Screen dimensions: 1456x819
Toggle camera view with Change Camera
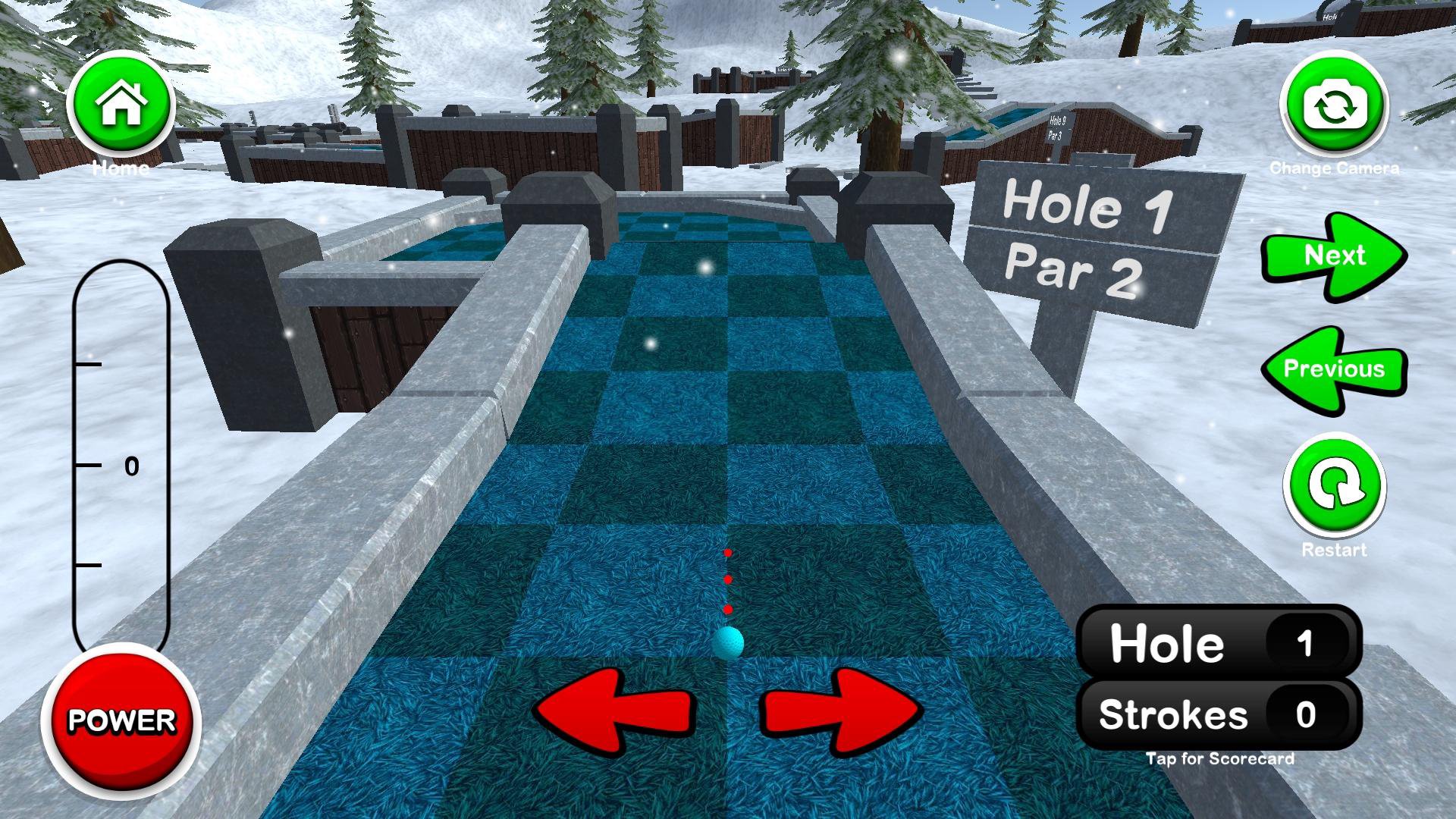pos(1337,106)
